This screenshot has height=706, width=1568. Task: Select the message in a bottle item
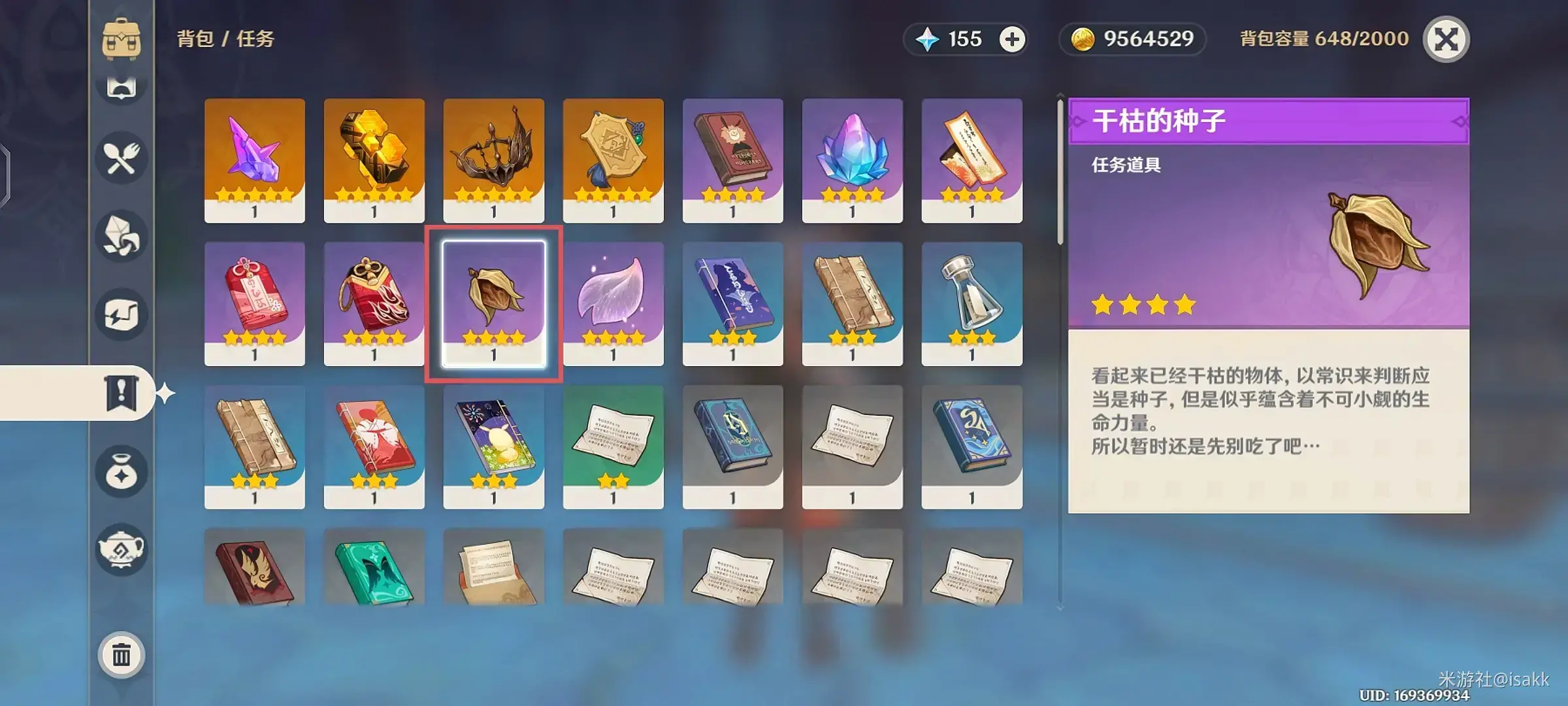point(972,302)
